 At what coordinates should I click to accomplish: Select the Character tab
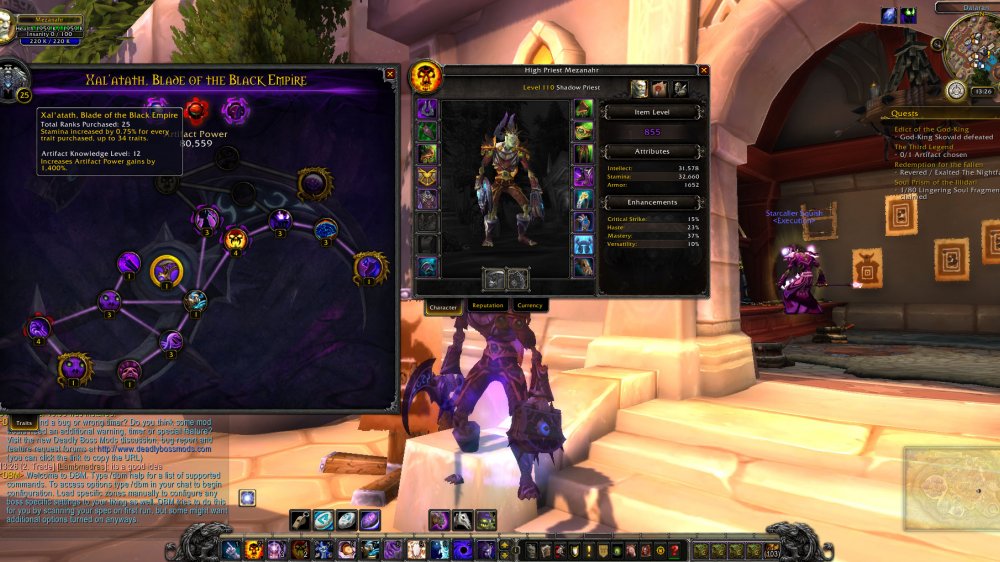coord(443,306)
